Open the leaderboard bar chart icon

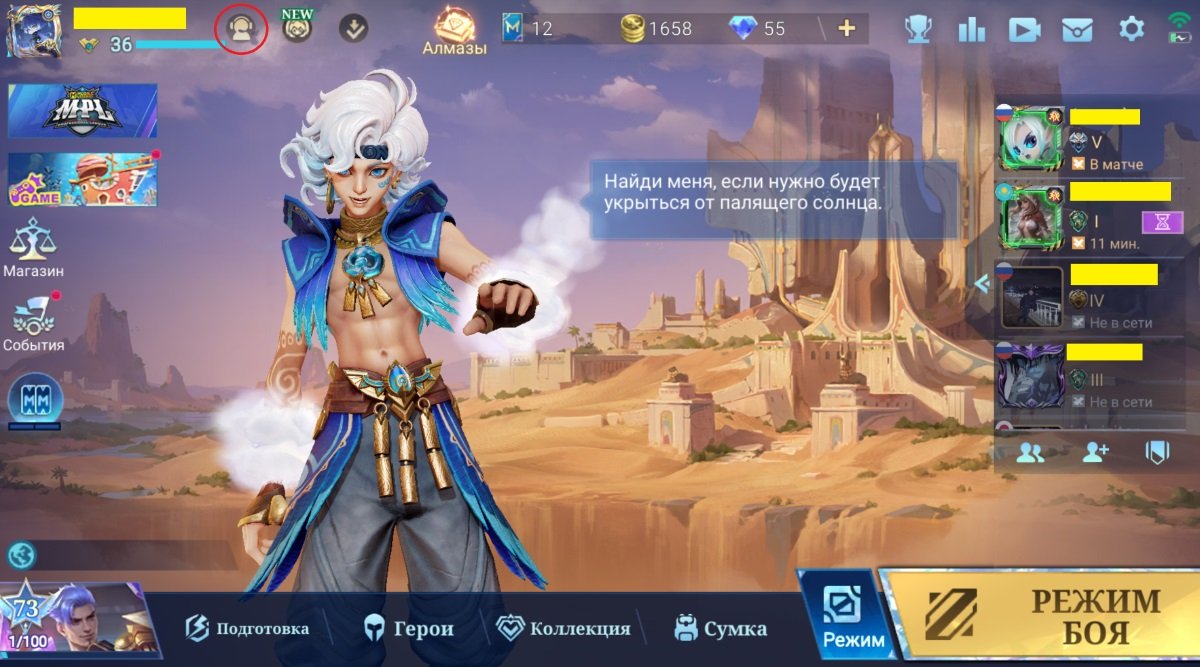pyautogui.click(x=971, y=29)
